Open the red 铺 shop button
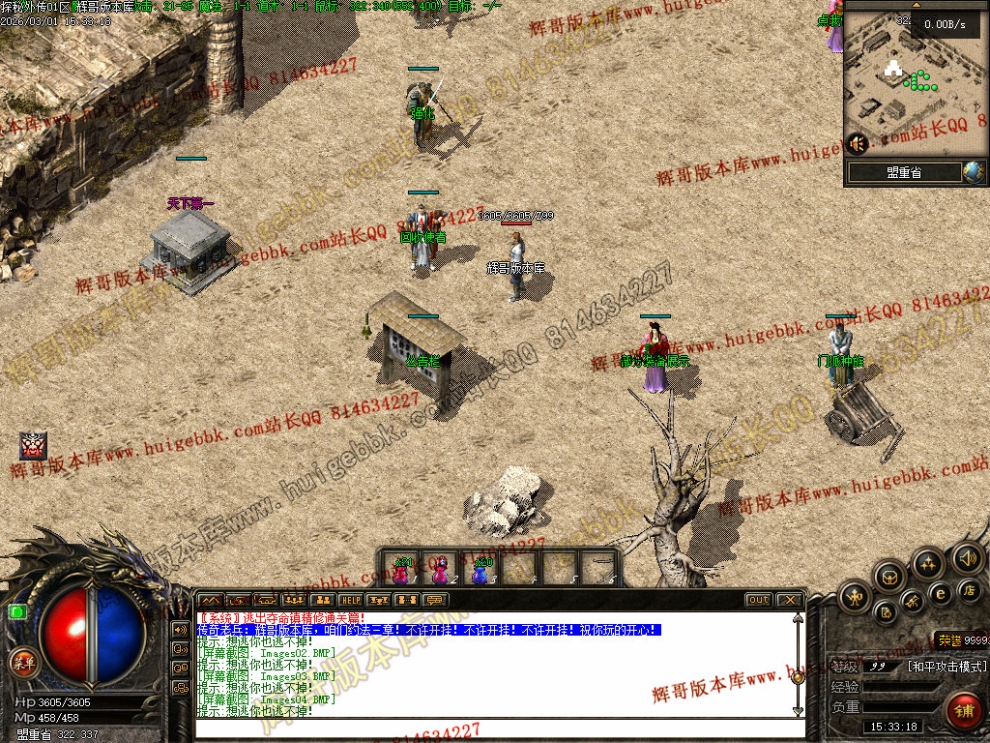990x743 pixels. click(964, 710)
